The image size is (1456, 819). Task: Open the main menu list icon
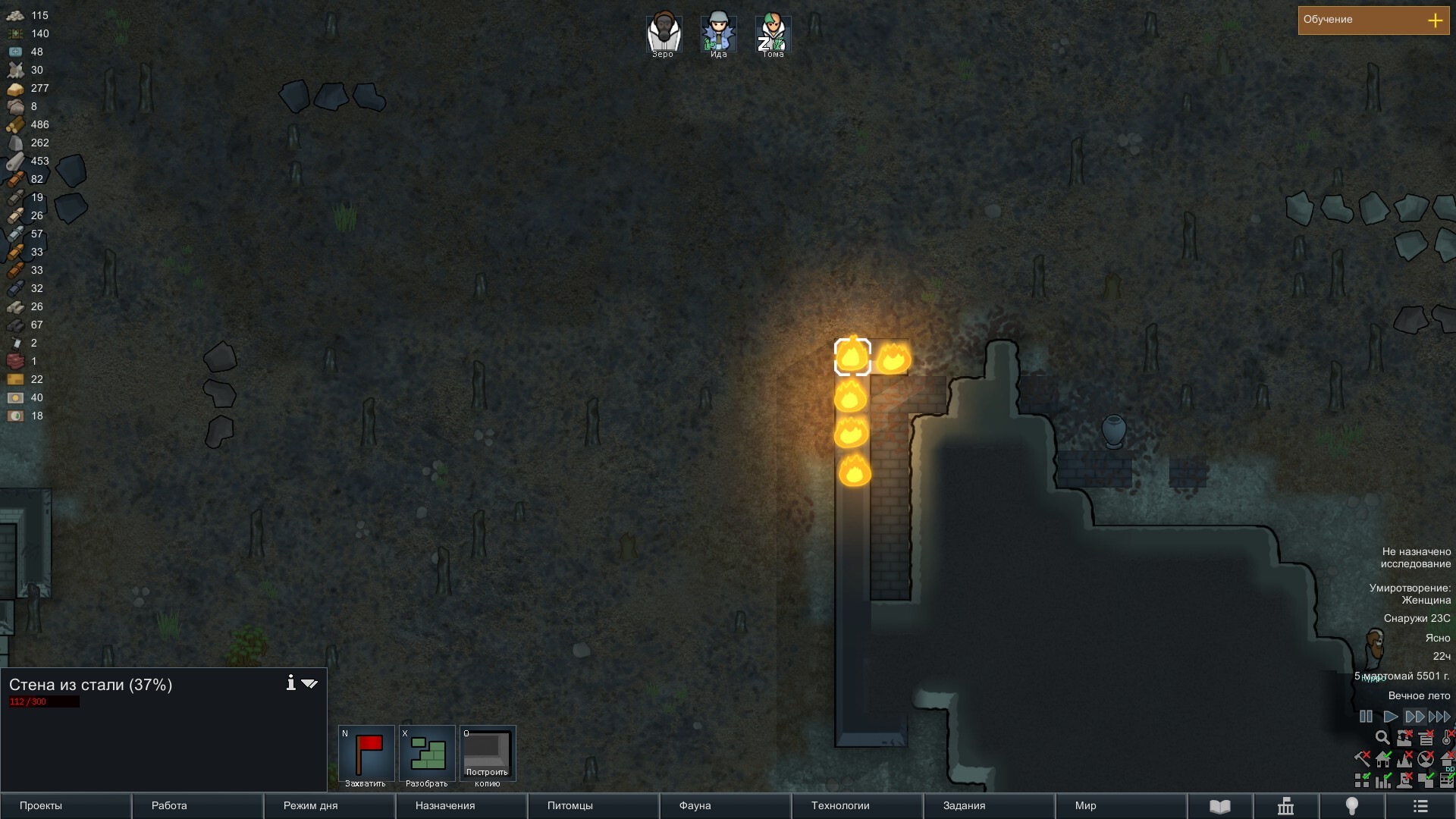[1420, 807]
